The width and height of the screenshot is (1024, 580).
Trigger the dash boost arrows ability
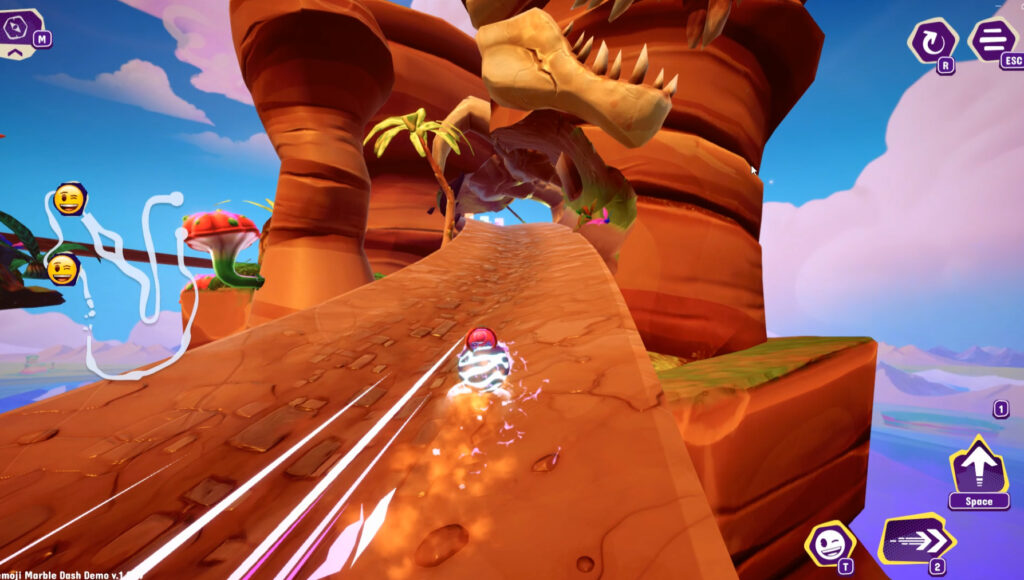(915, 541)
